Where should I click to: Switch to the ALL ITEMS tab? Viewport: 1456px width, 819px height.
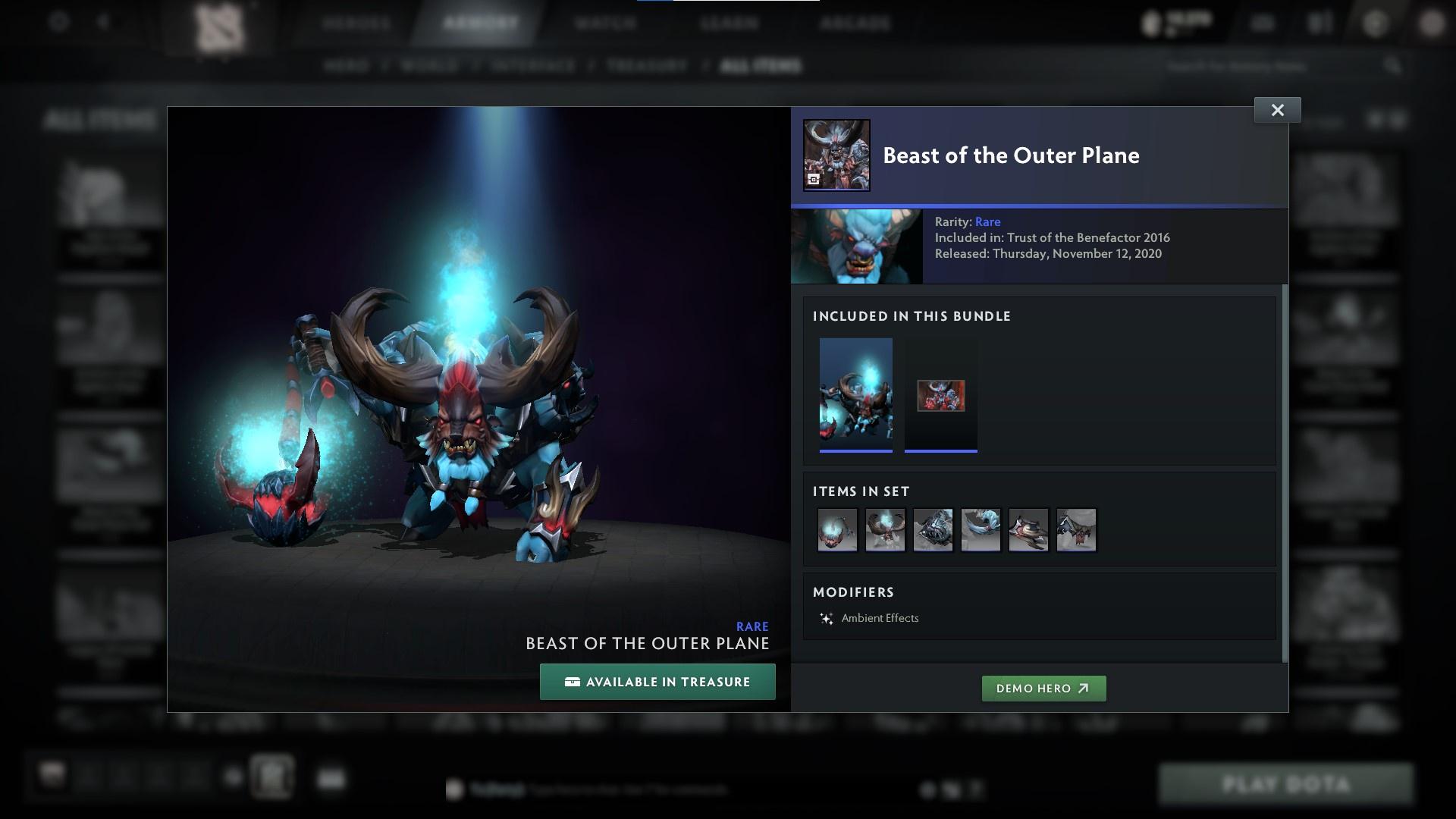click(761, 65)
